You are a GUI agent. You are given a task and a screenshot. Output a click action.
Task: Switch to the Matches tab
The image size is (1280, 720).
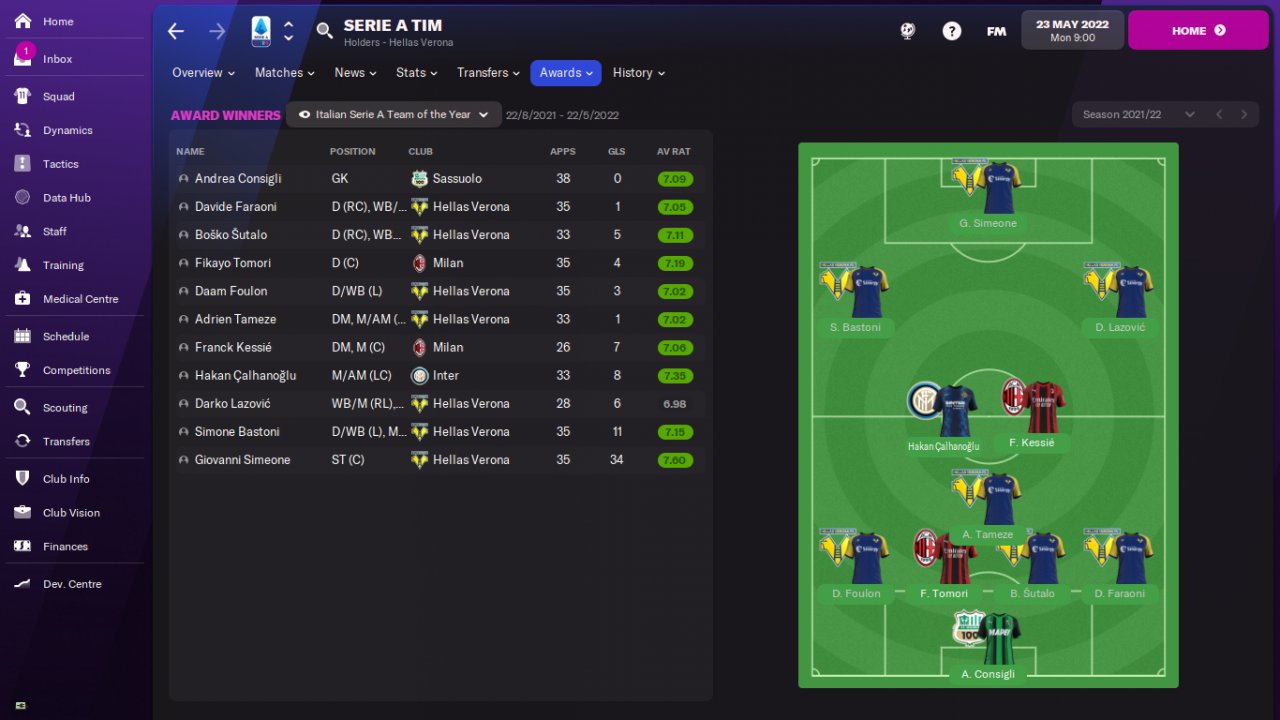[284, 73]
